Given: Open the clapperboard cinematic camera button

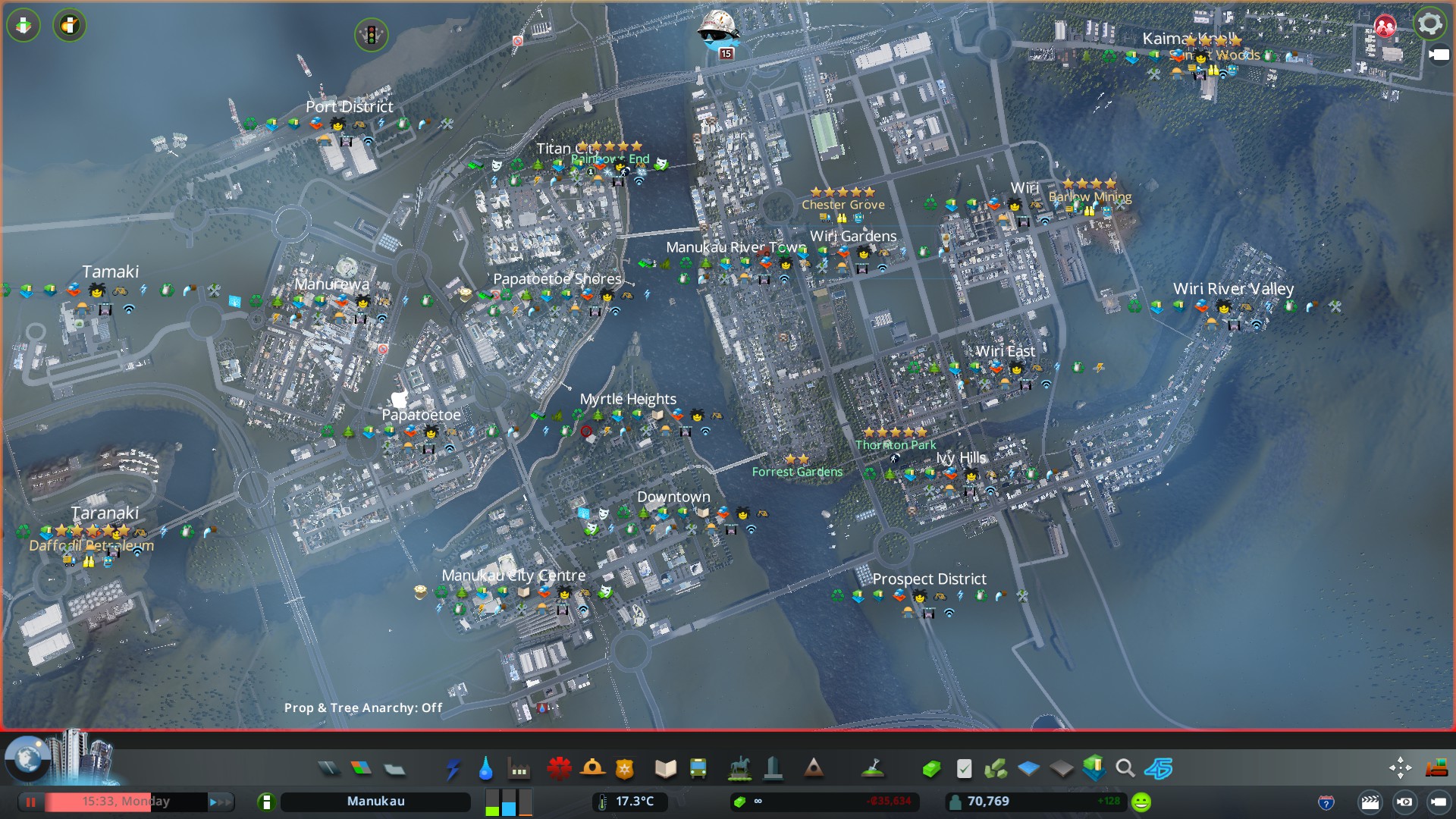Looking at the screenshot, I should (x=1370, y=802).
